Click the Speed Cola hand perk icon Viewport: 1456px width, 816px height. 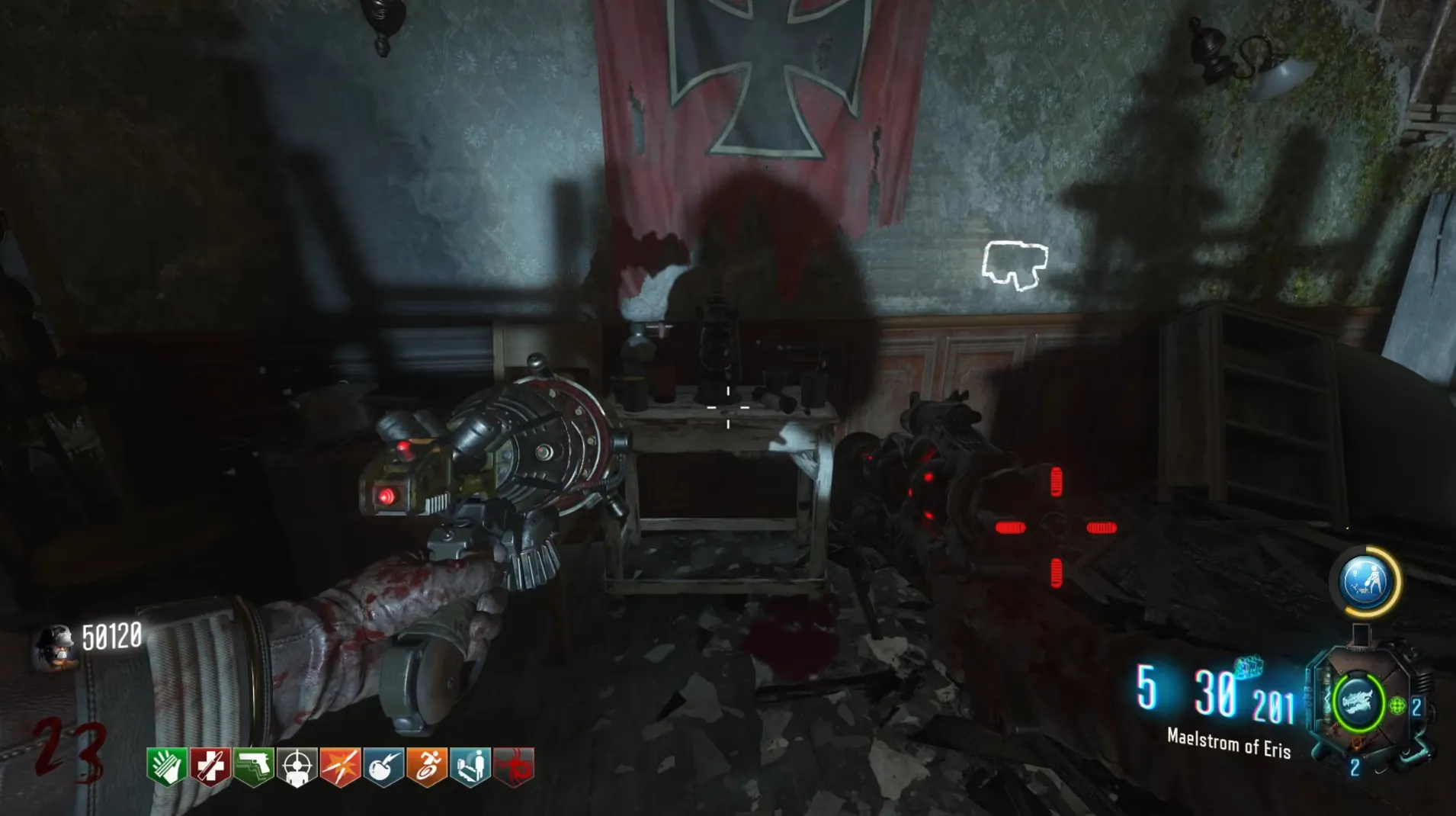click(x=167, y=766)
